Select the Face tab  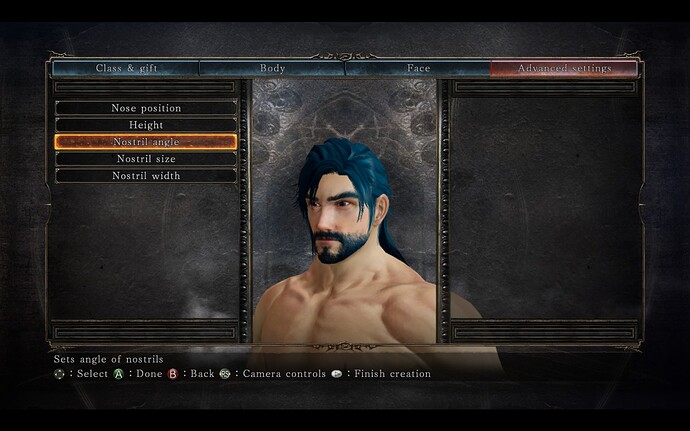tap(418, 68)
